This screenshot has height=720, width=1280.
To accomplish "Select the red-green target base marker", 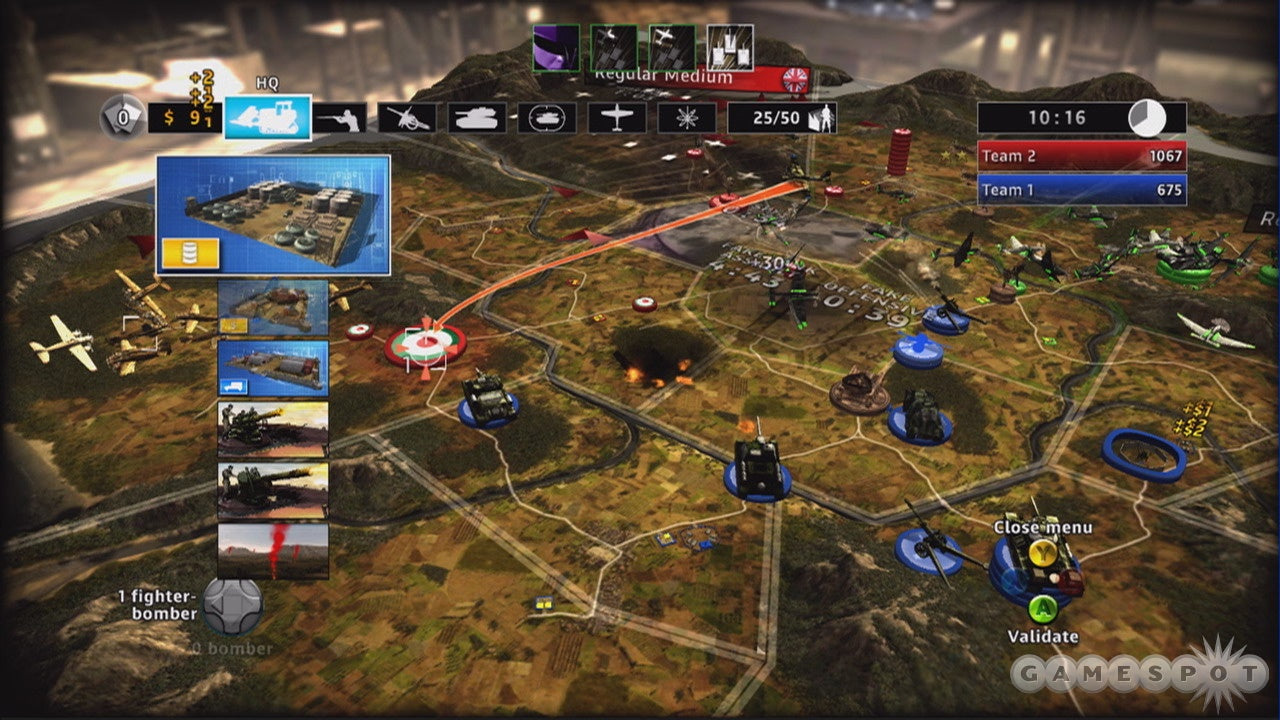I will 426,345.
